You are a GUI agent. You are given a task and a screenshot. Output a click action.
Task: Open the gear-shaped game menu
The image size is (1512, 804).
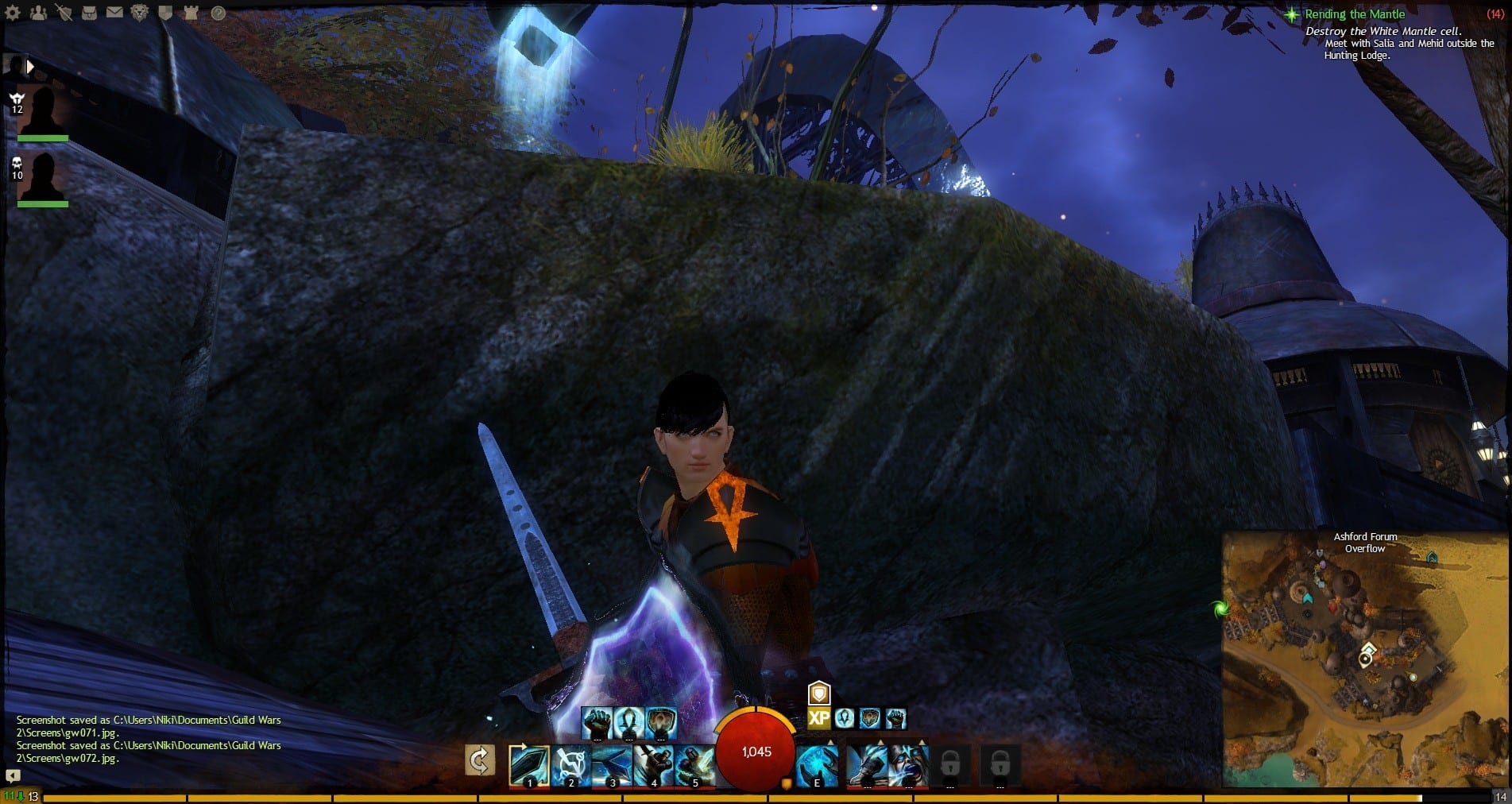pyautogui.click(x=13, y=13)
